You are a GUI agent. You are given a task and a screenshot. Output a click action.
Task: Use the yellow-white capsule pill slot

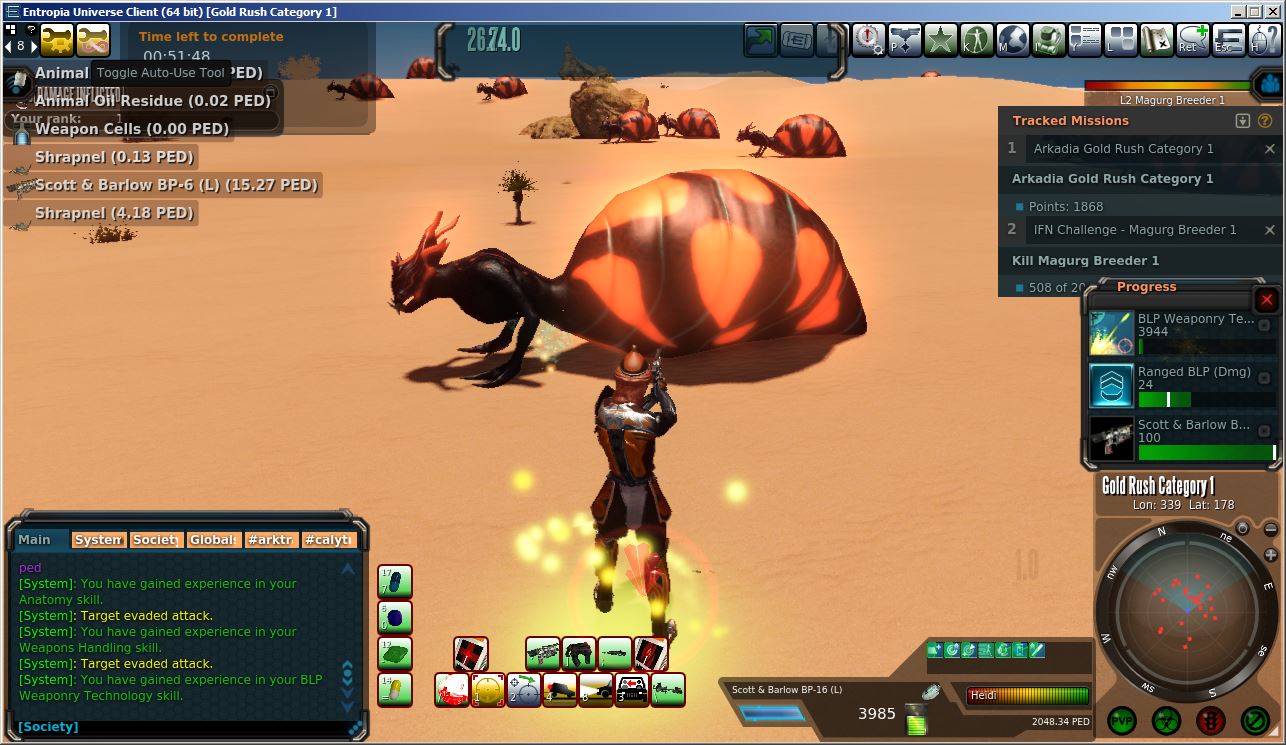click(395, 690)
